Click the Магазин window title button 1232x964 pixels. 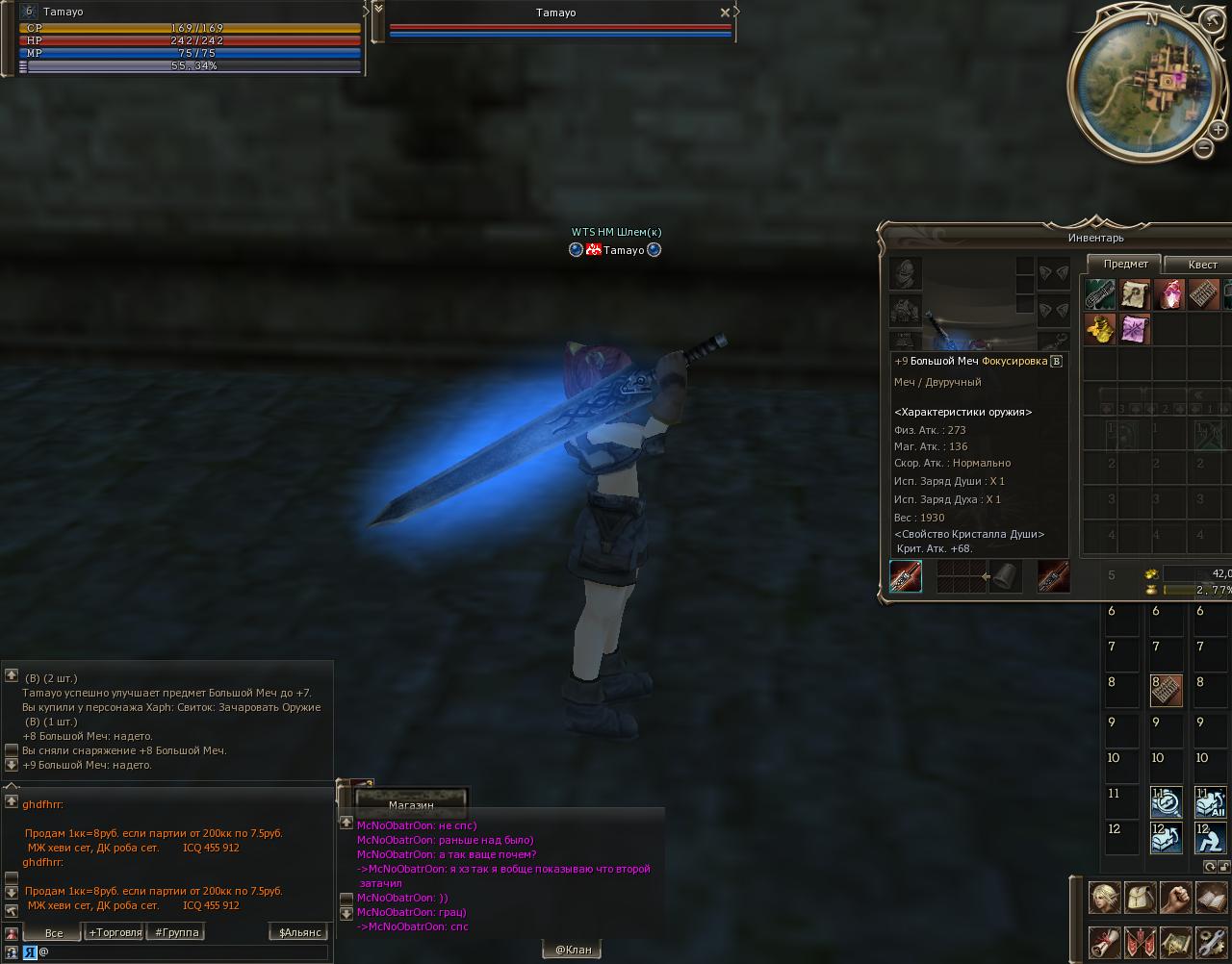pyautogui.click(x=411, y=804)
